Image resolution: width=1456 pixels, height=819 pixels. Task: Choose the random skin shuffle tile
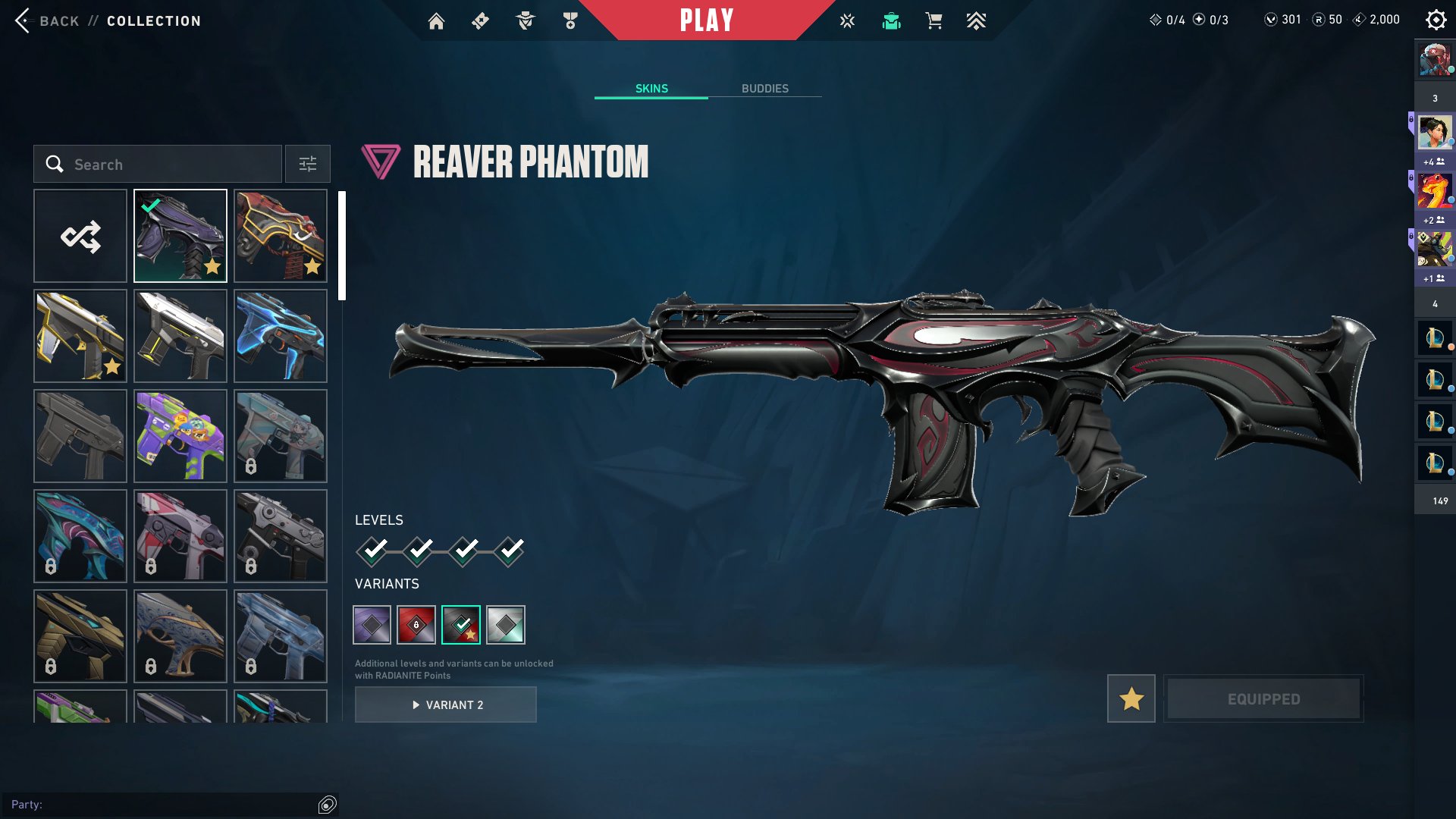click(x=80, y=236)
